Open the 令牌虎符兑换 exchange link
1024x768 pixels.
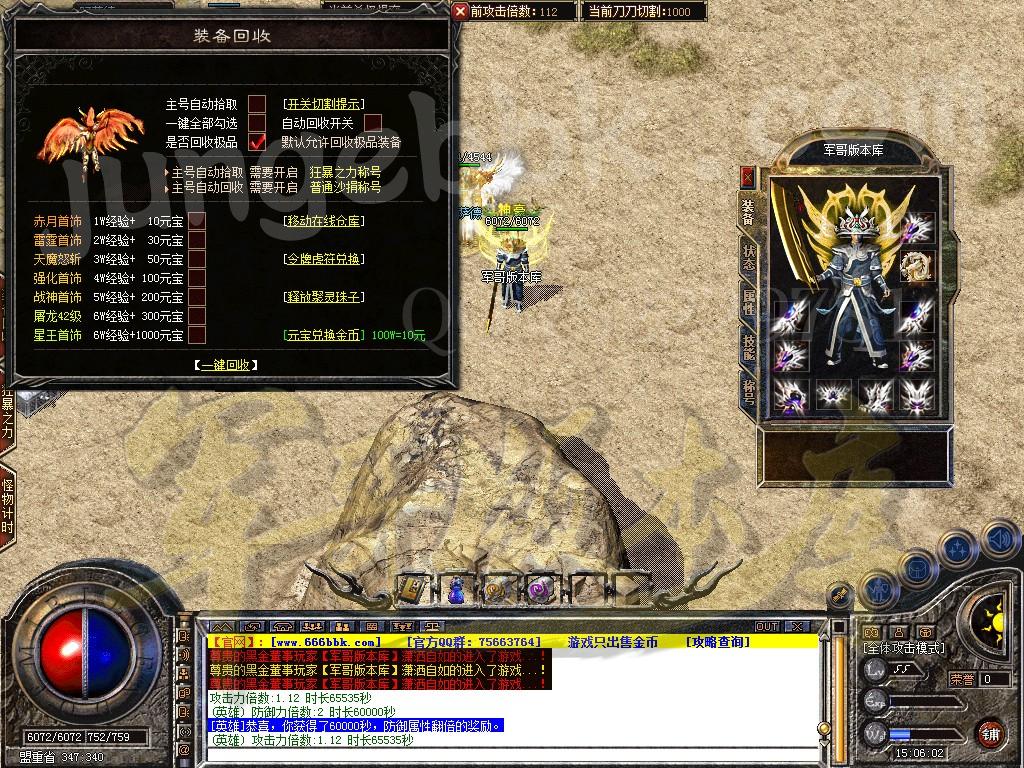pyautogui.click(x=322, y=259)
